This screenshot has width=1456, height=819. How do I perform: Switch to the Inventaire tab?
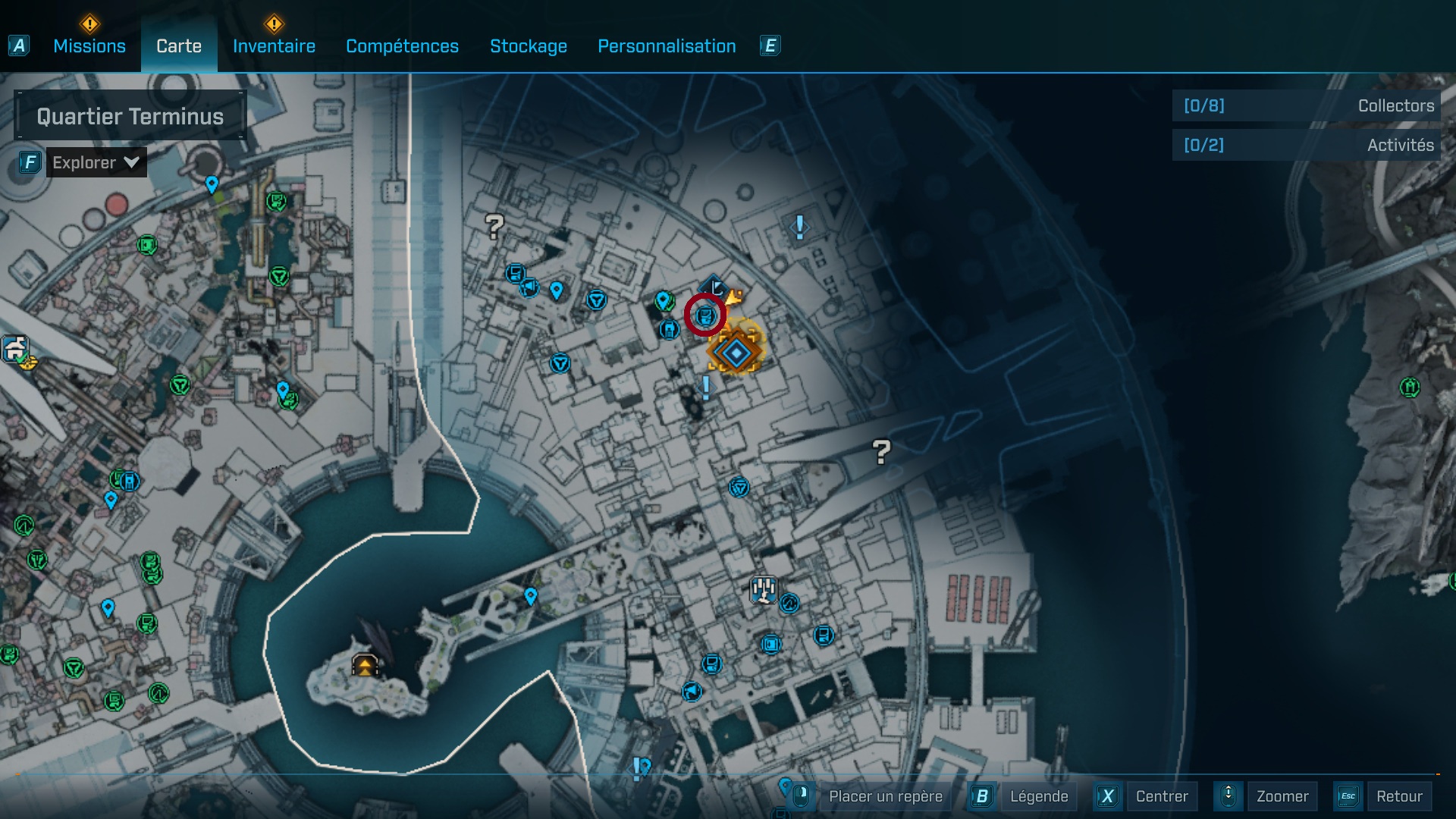click(x=274, y=46)
